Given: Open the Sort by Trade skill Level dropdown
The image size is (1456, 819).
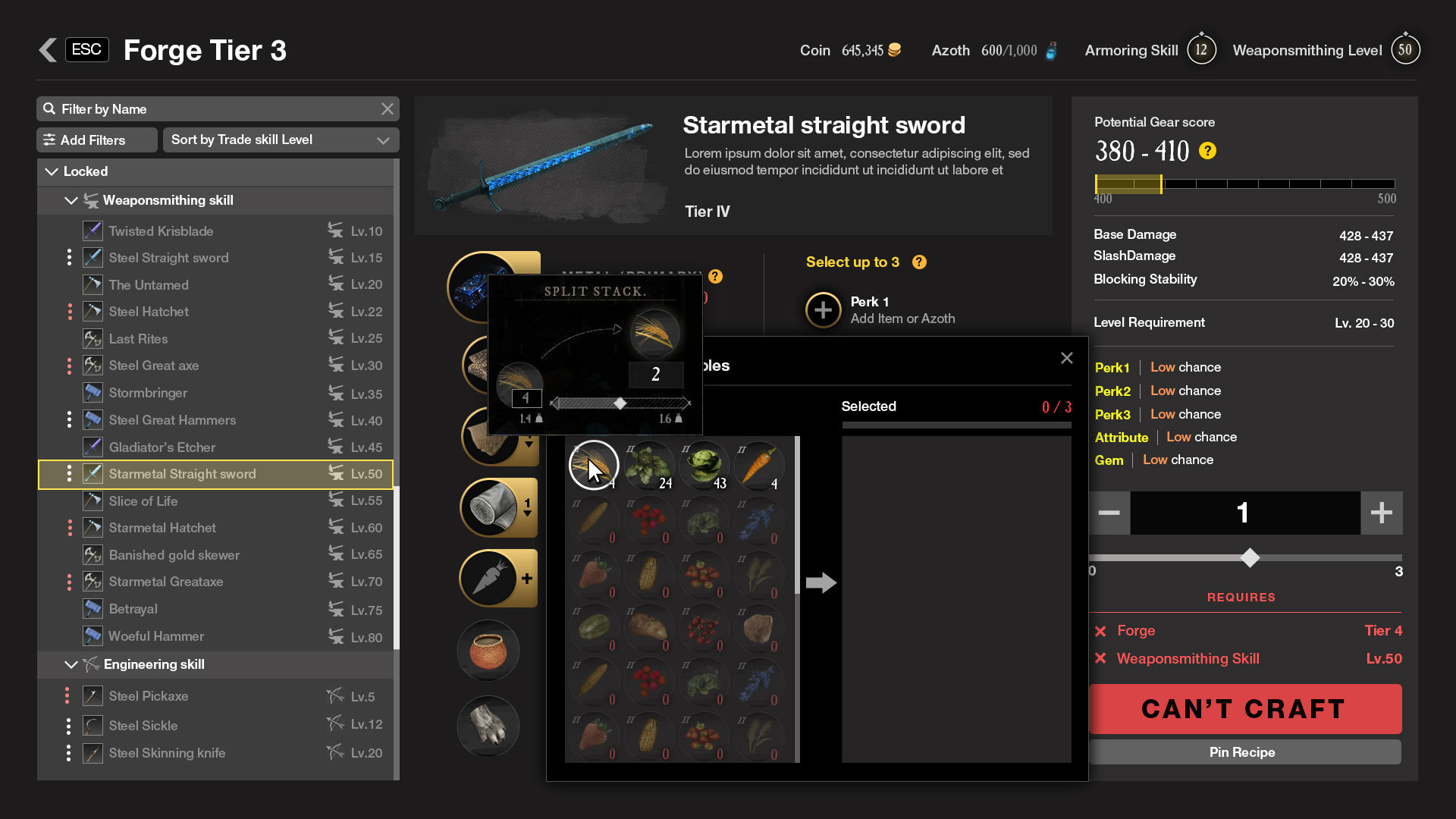Looking at the screenshot, I should click(281, 140).
